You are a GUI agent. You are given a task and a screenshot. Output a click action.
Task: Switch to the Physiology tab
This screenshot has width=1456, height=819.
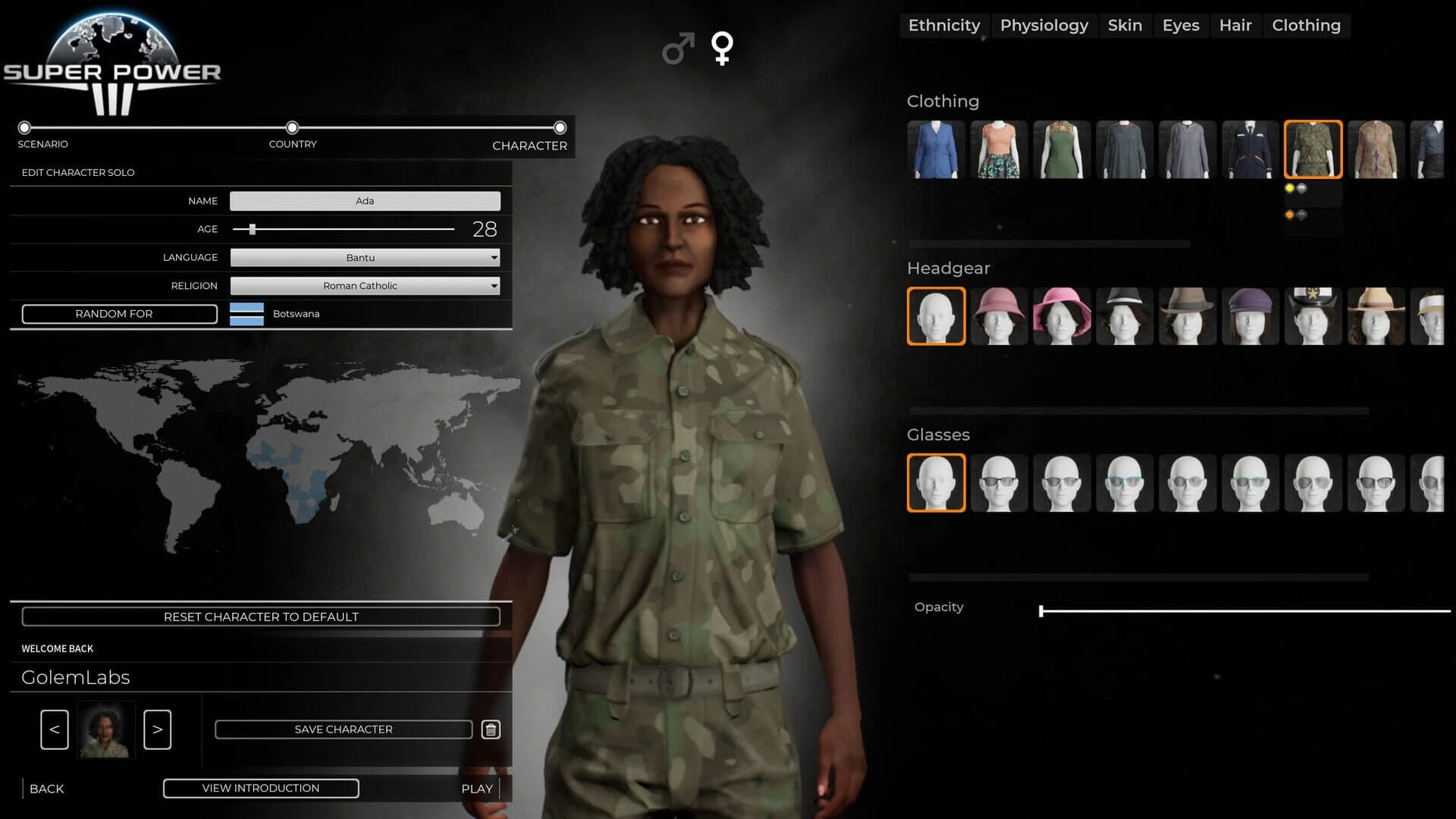(1044, 25)
